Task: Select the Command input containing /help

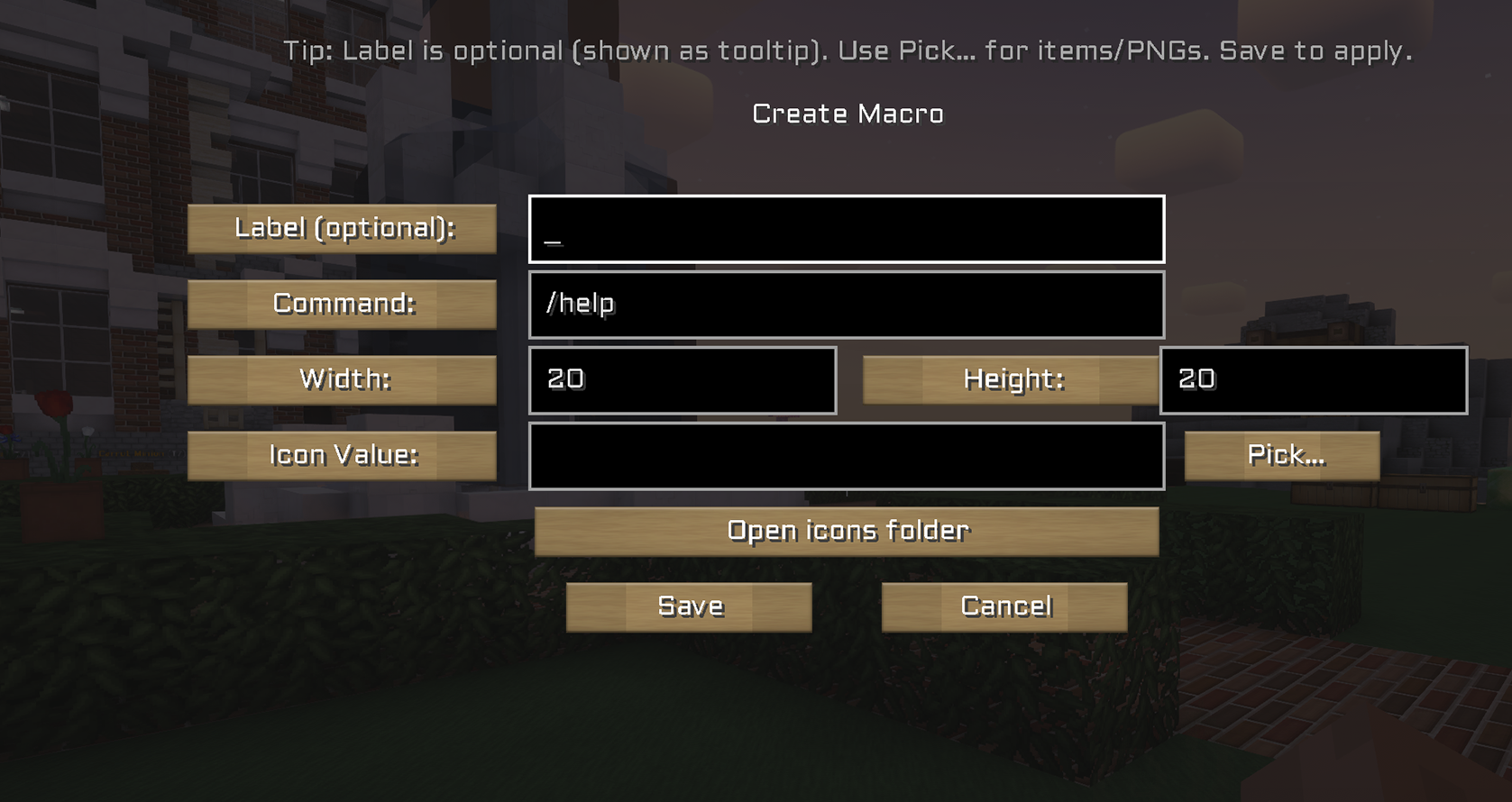Action: (x=846, y=305)
